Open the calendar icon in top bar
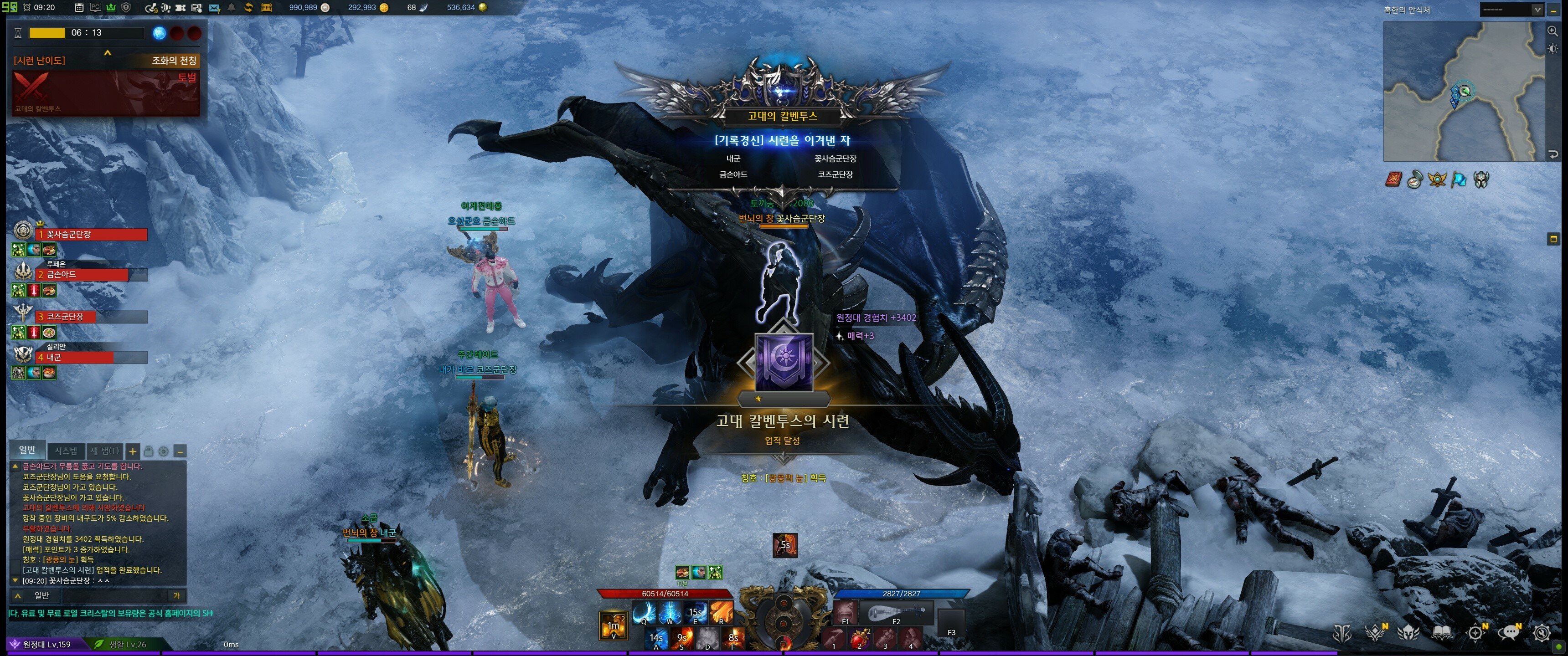The image size is (1568, 656). (79, 7)
